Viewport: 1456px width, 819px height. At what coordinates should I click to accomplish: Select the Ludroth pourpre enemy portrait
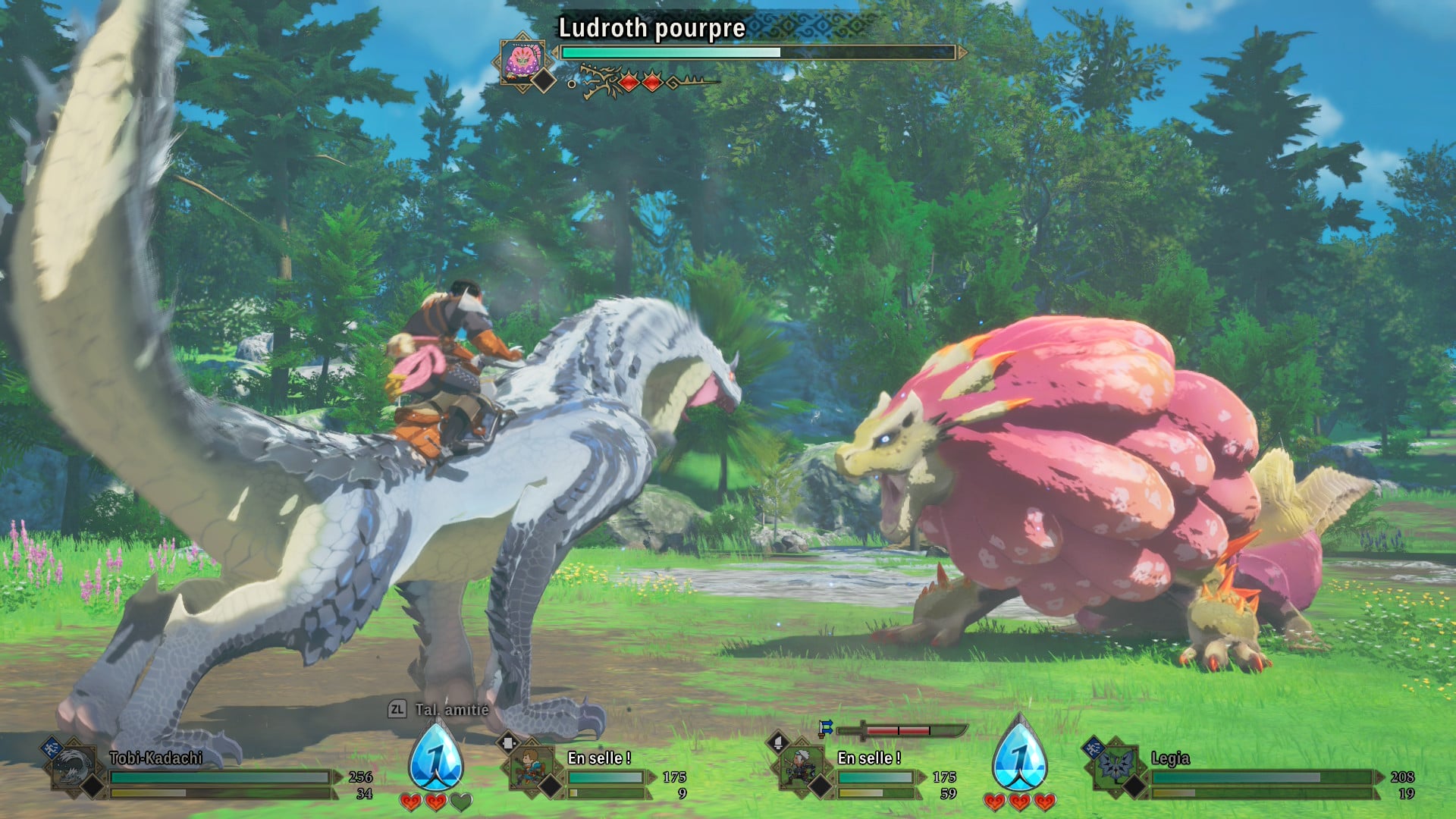522,60
